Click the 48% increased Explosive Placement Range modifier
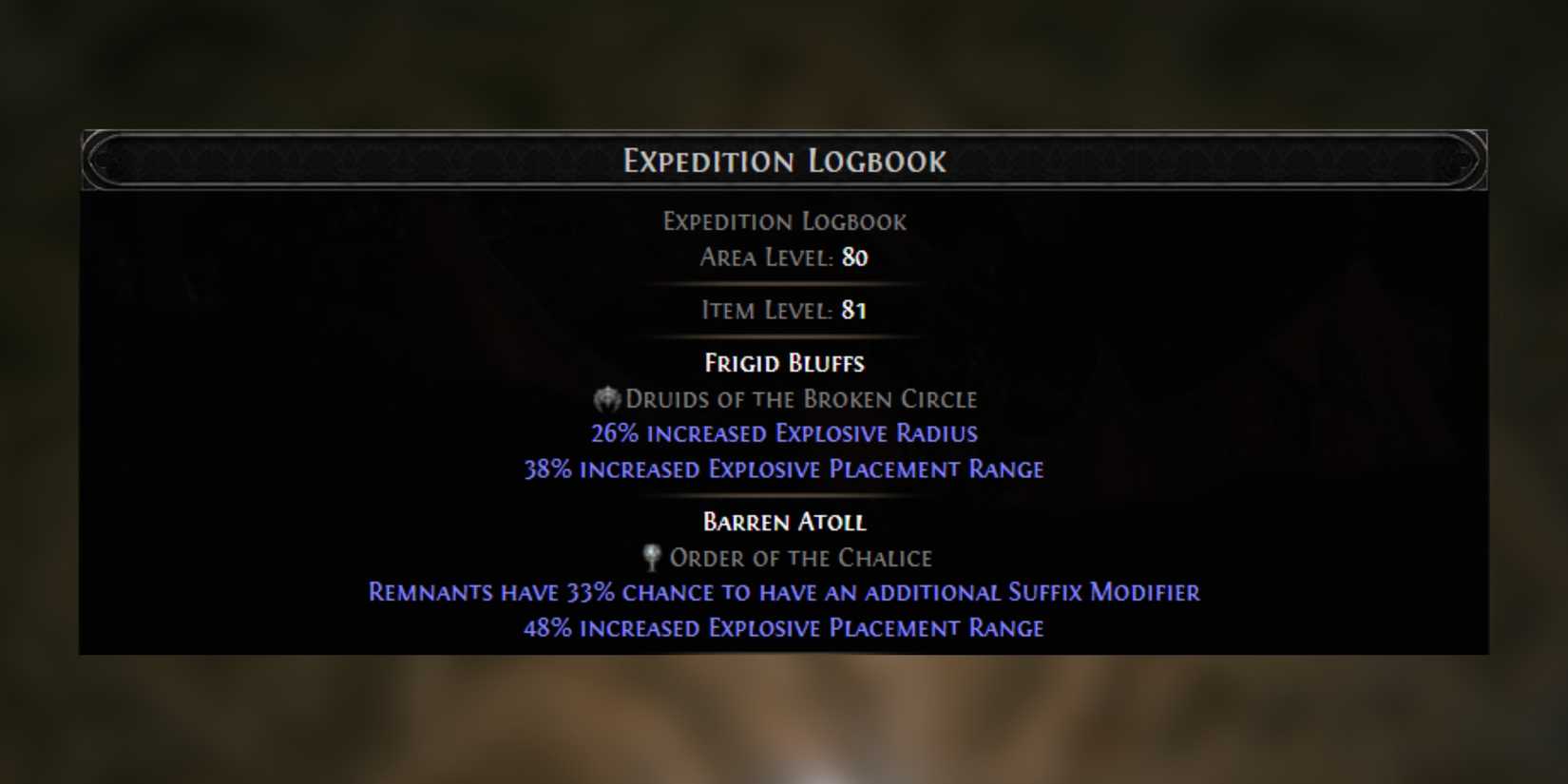Image resolution: width=1568 pixels, height=784 pixels. coord(784,628)
